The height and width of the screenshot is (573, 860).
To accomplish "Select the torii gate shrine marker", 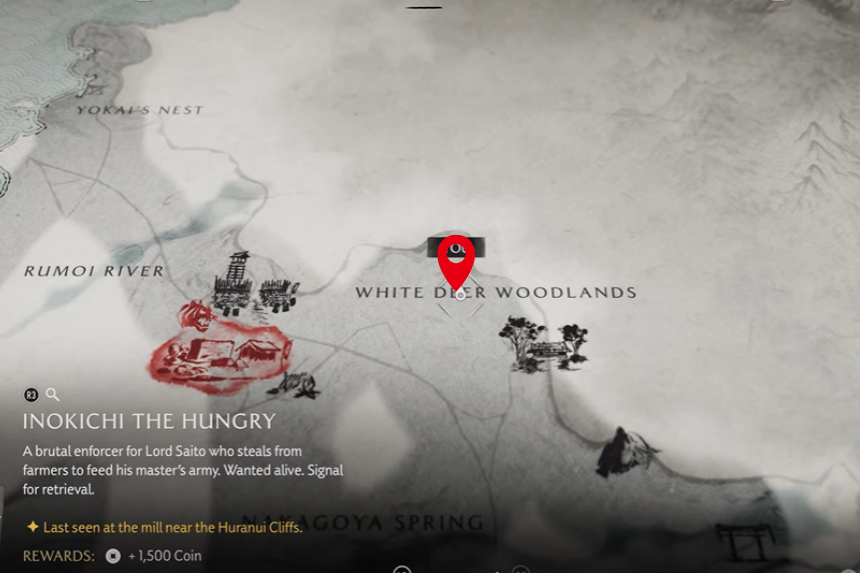I will [x=745, y=541].
